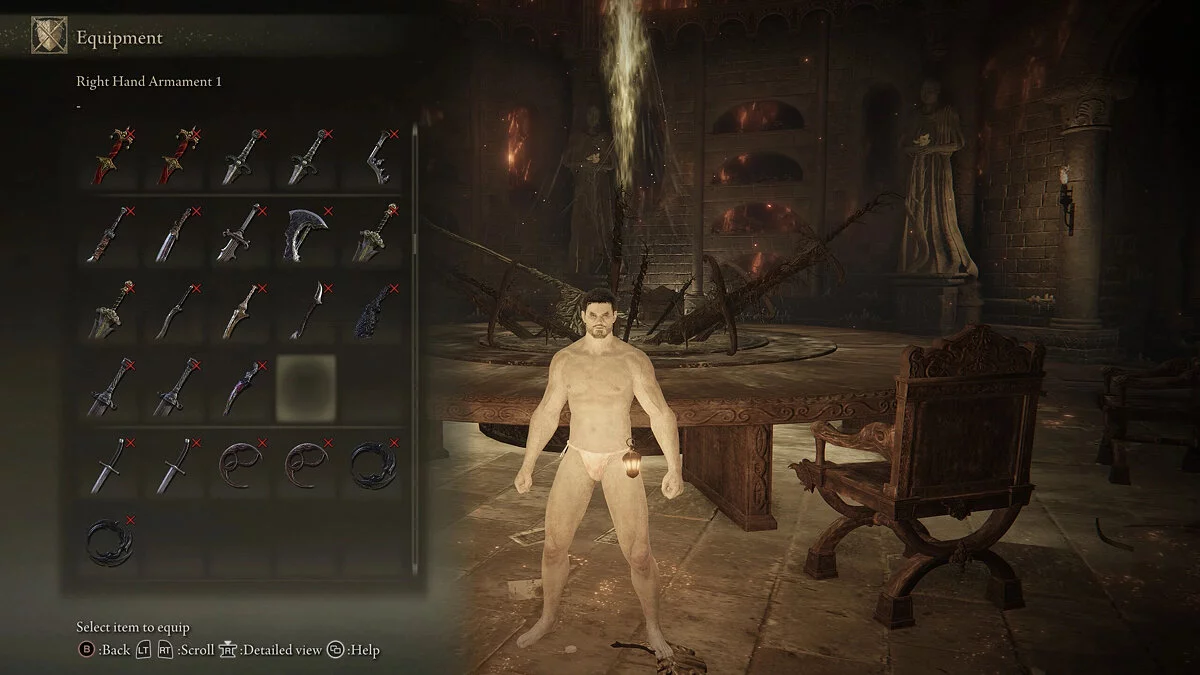Click the highlighted empty weapon slot
1200x675 pixels.
click(307, 387)
